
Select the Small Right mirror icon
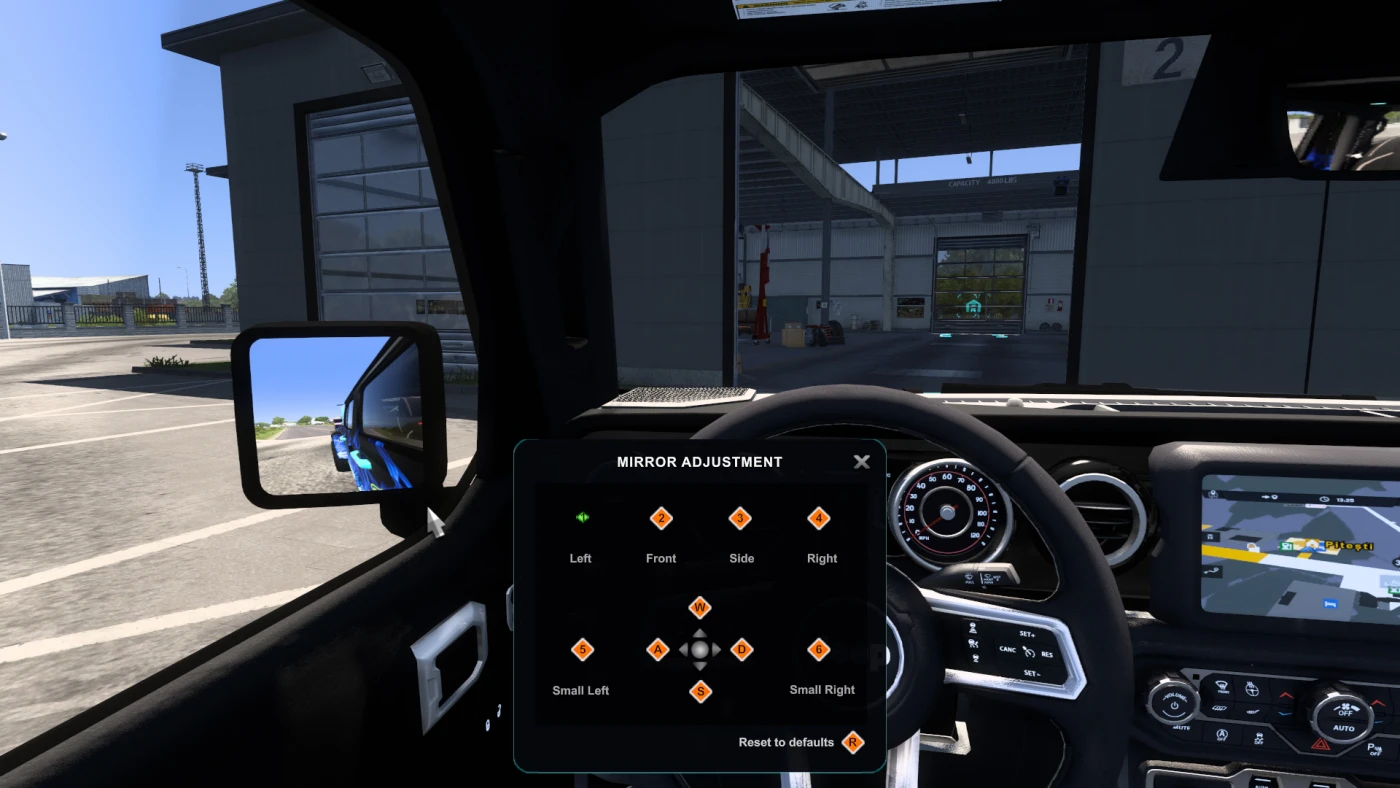[x=820, y=650]
